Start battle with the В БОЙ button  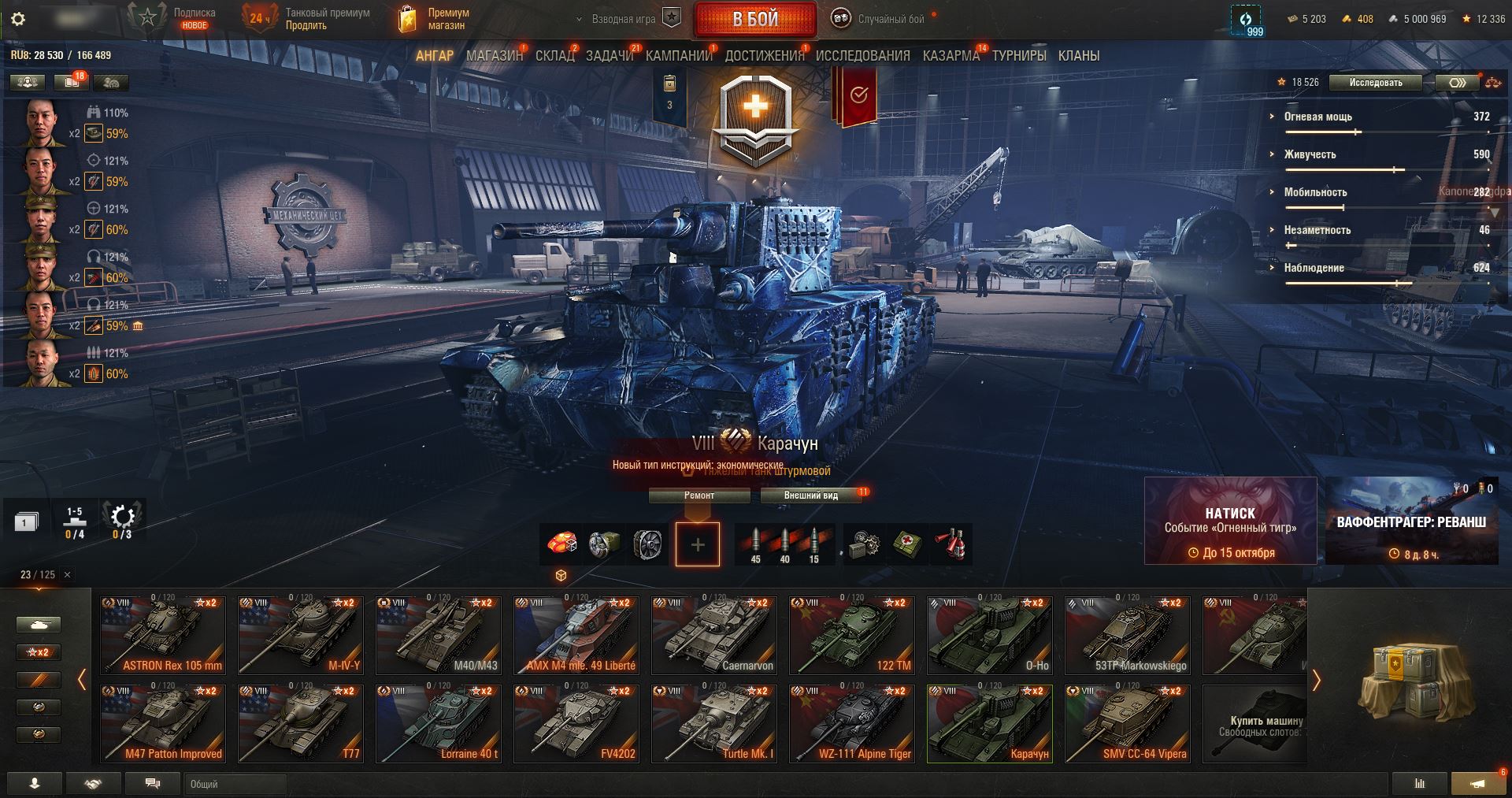(x=754, y=20)
